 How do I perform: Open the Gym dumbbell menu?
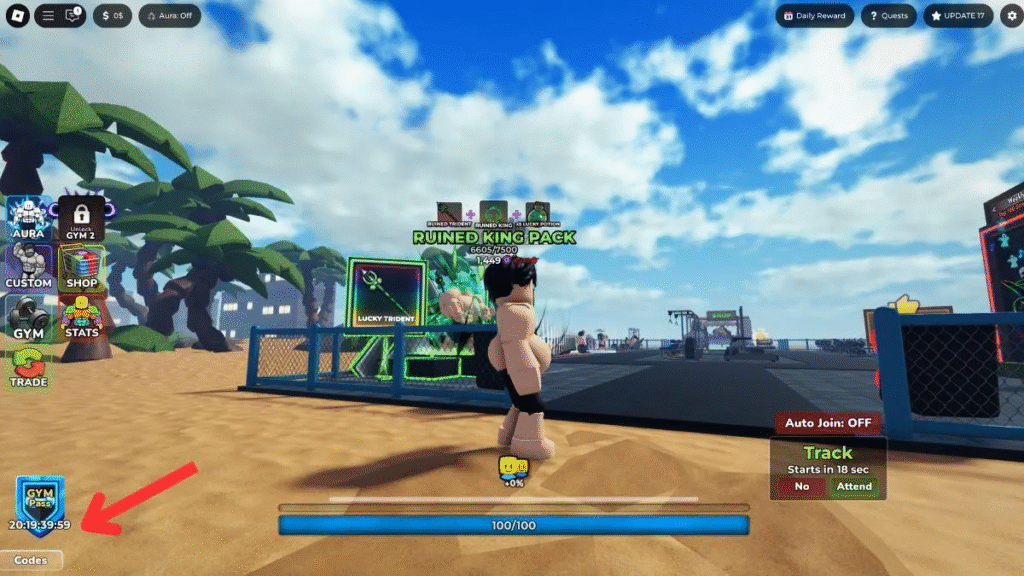29,317
